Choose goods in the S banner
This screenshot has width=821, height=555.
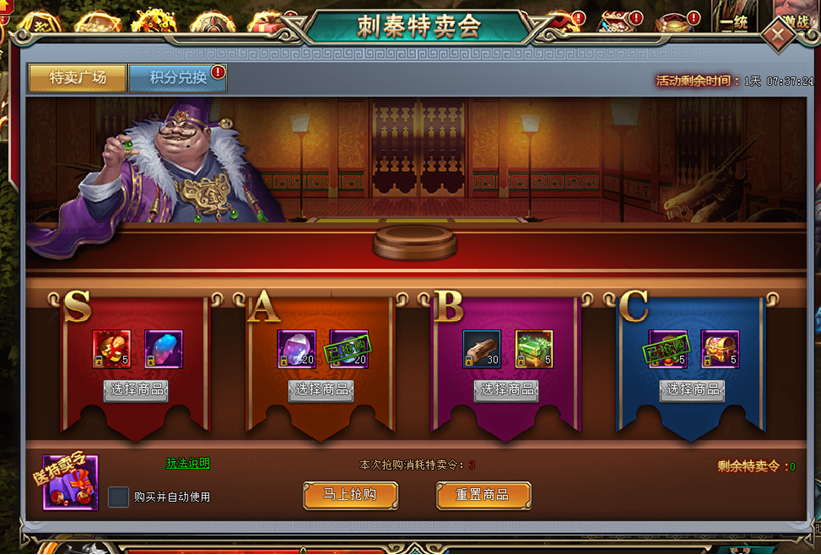click(x=135, y=390)
